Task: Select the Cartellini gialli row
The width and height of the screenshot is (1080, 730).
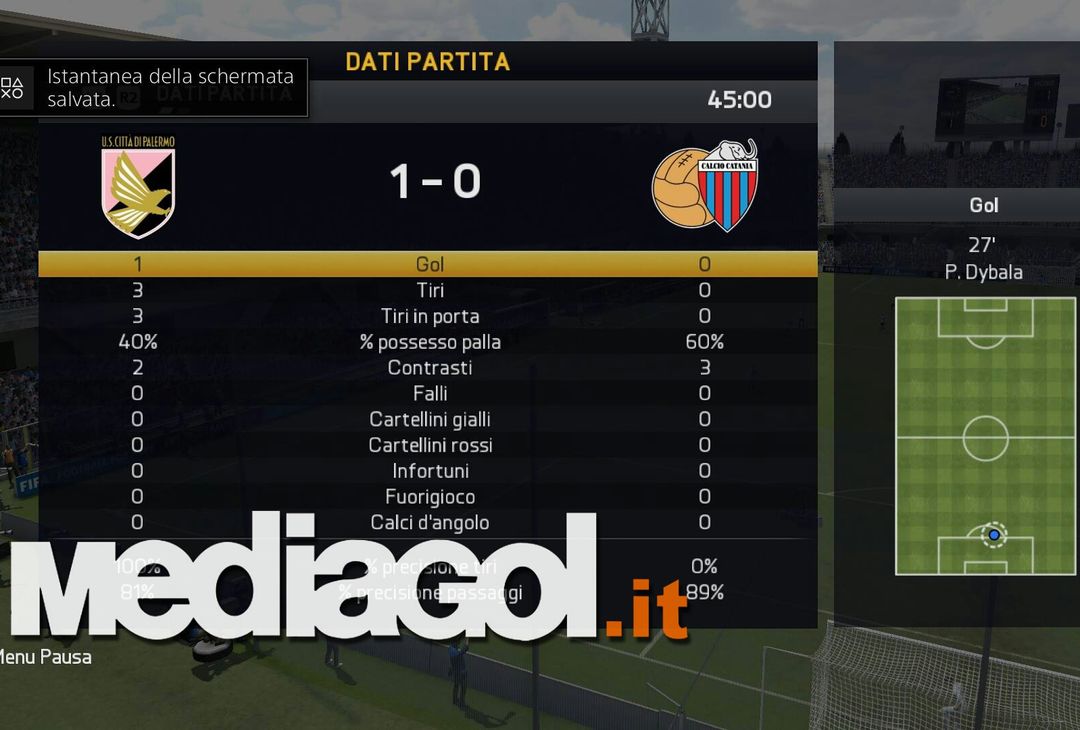Action: 430,420
